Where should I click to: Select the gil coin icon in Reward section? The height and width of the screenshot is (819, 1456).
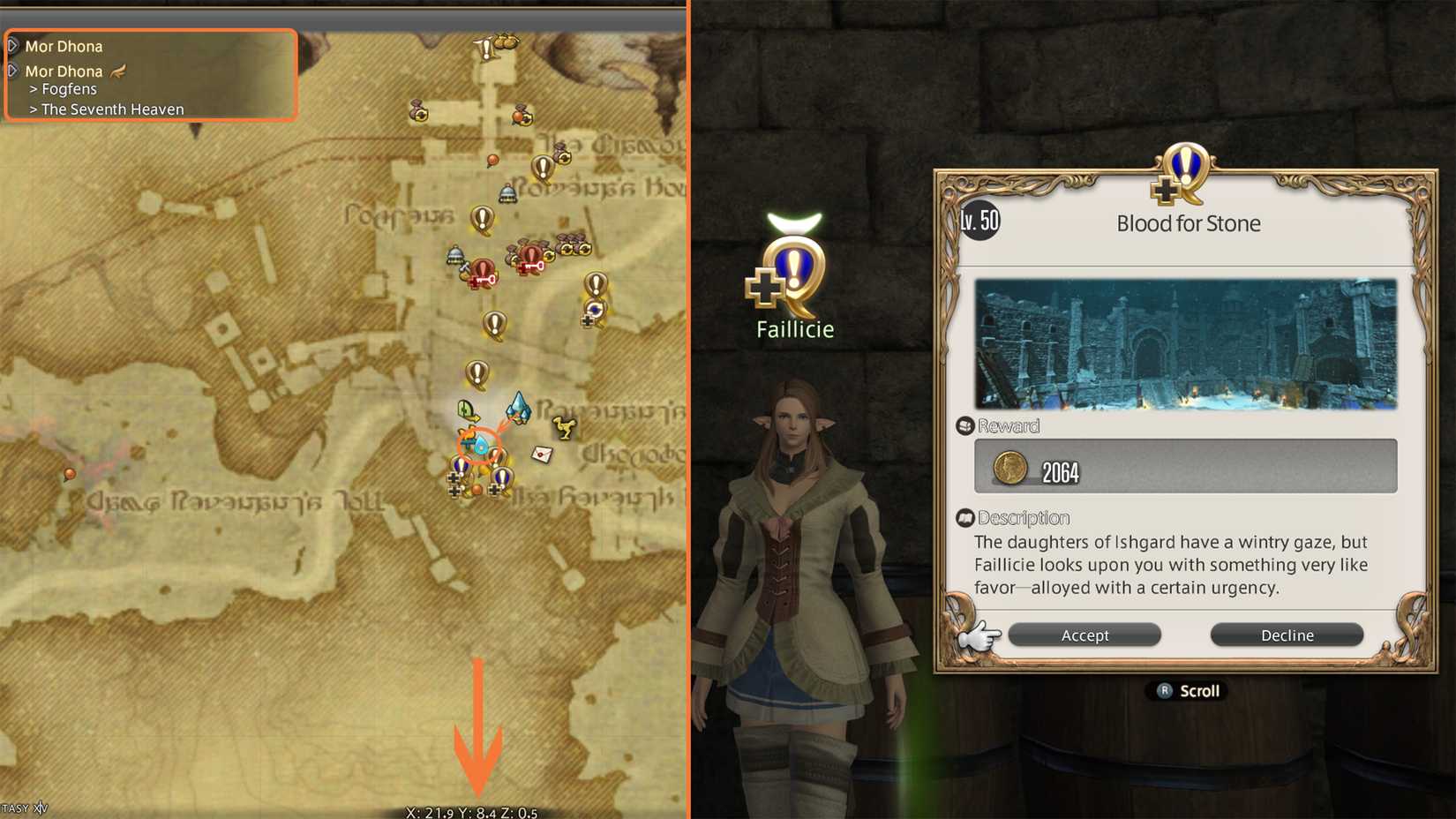1009,468
